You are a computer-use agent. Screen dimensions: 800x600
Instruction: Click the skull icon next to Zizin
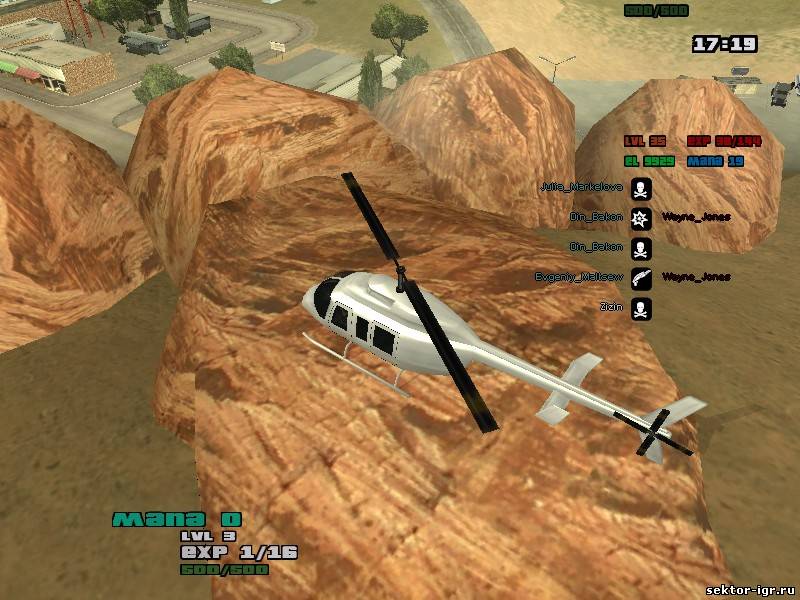point(642,308)
